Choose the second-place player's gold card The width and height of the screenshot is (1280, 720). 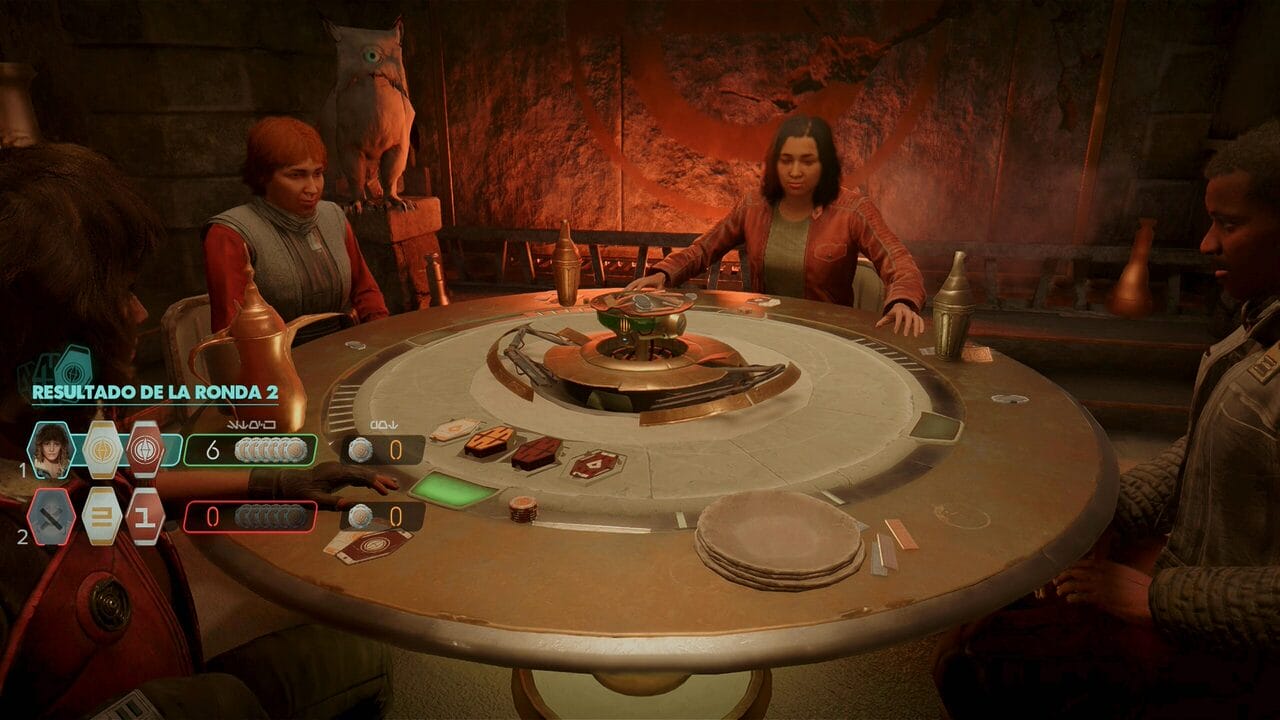[101, 516]
